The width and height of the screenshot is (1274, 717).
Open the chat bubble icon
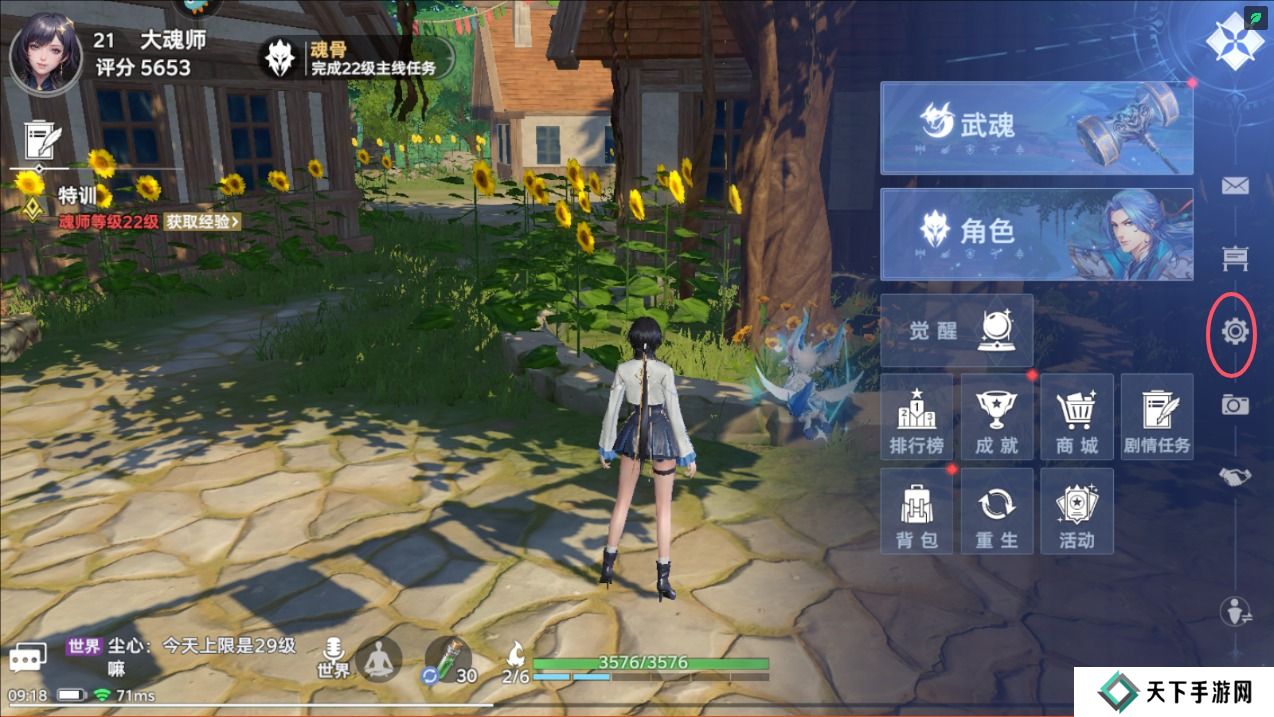tap(28, 657)
